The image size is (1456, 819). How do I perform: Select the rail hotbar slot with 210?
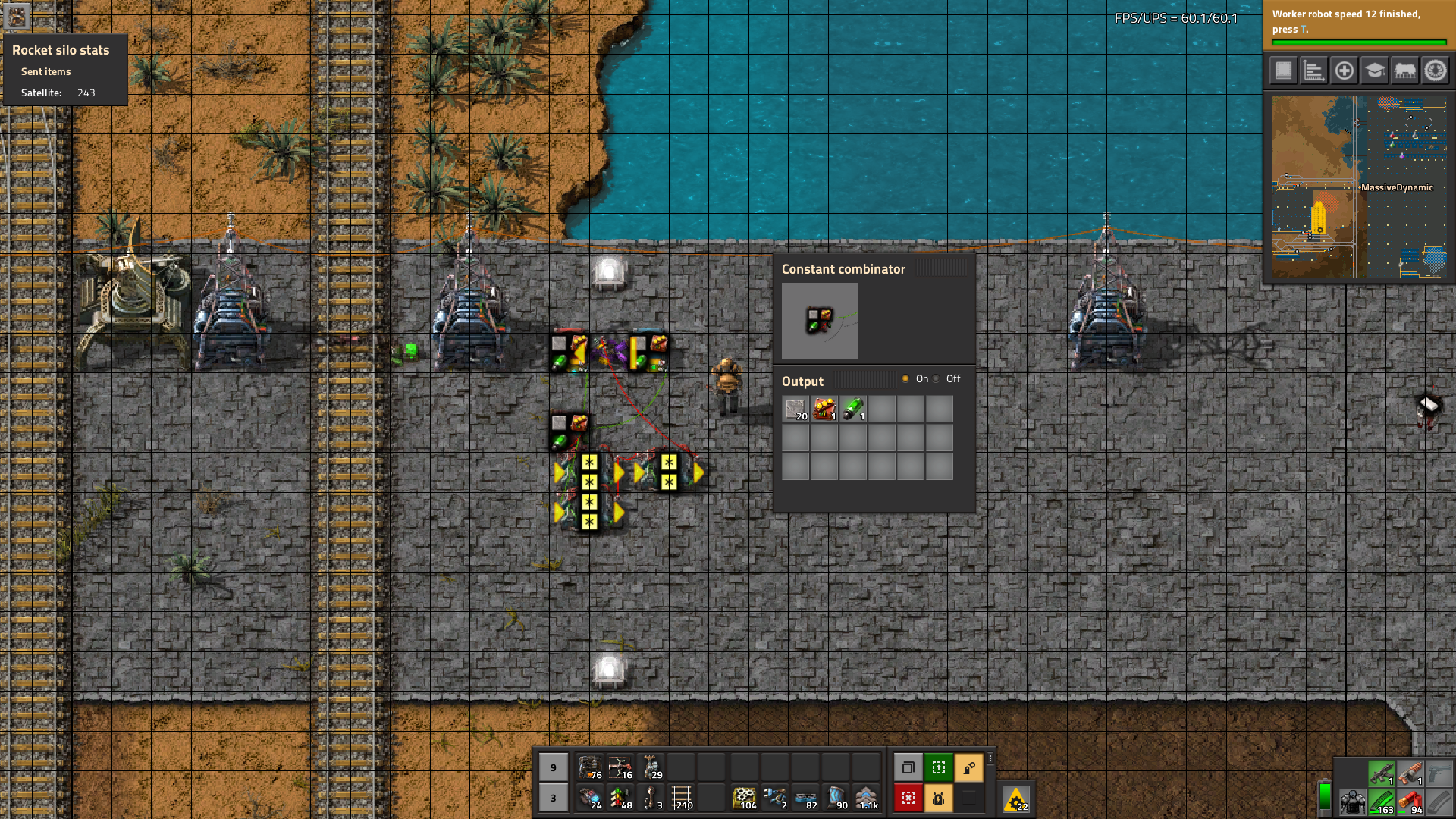click(682, 798)
